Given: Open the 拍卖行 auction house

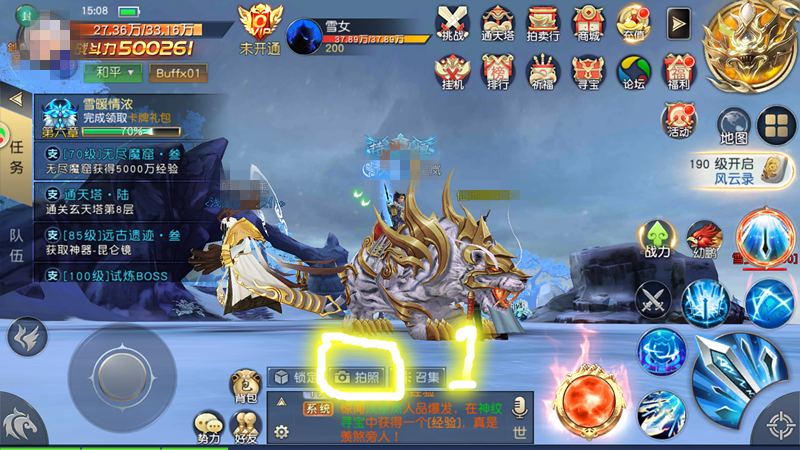Looking at the screenshot, I should [542, 22].
